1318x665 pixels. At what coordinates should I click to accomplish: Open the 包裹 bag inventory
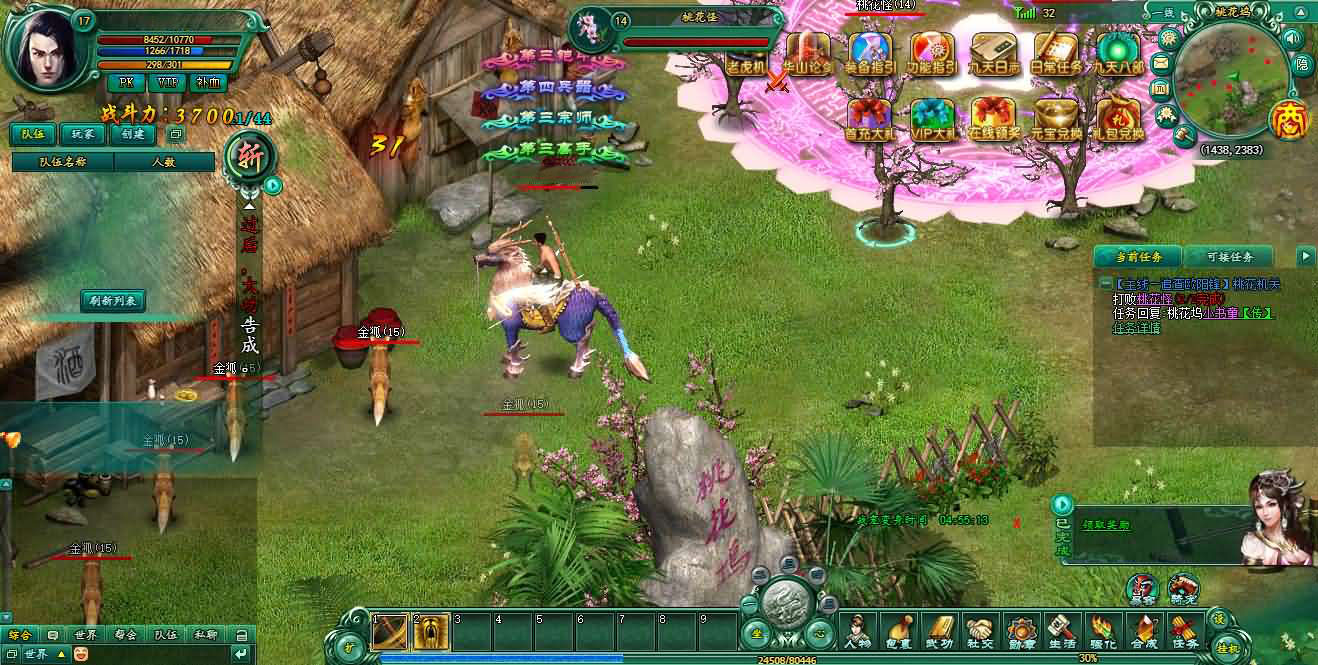tap(899, 631)
